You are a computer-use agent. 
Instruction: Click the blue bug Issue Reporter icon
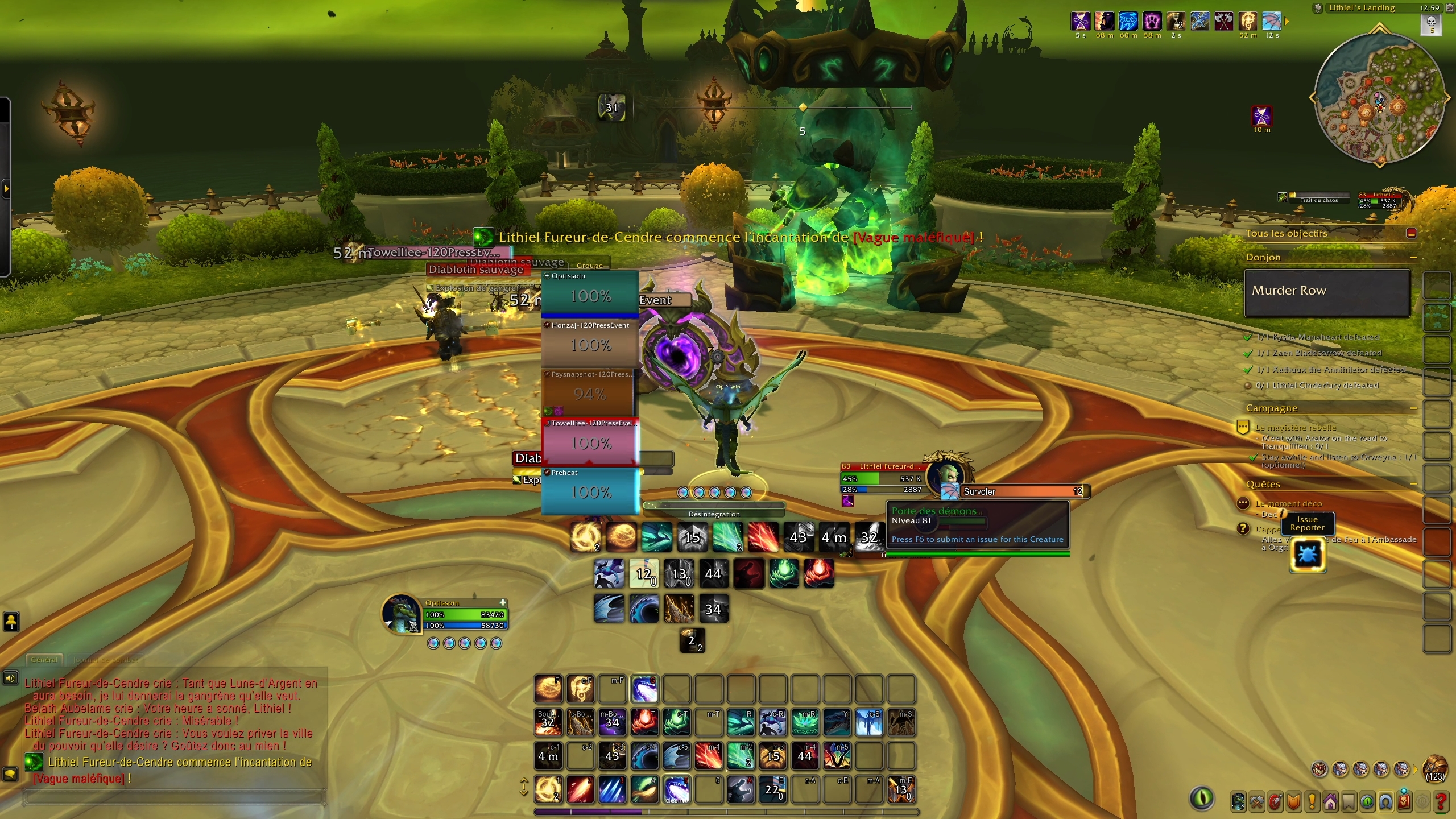pos(1309,555)
